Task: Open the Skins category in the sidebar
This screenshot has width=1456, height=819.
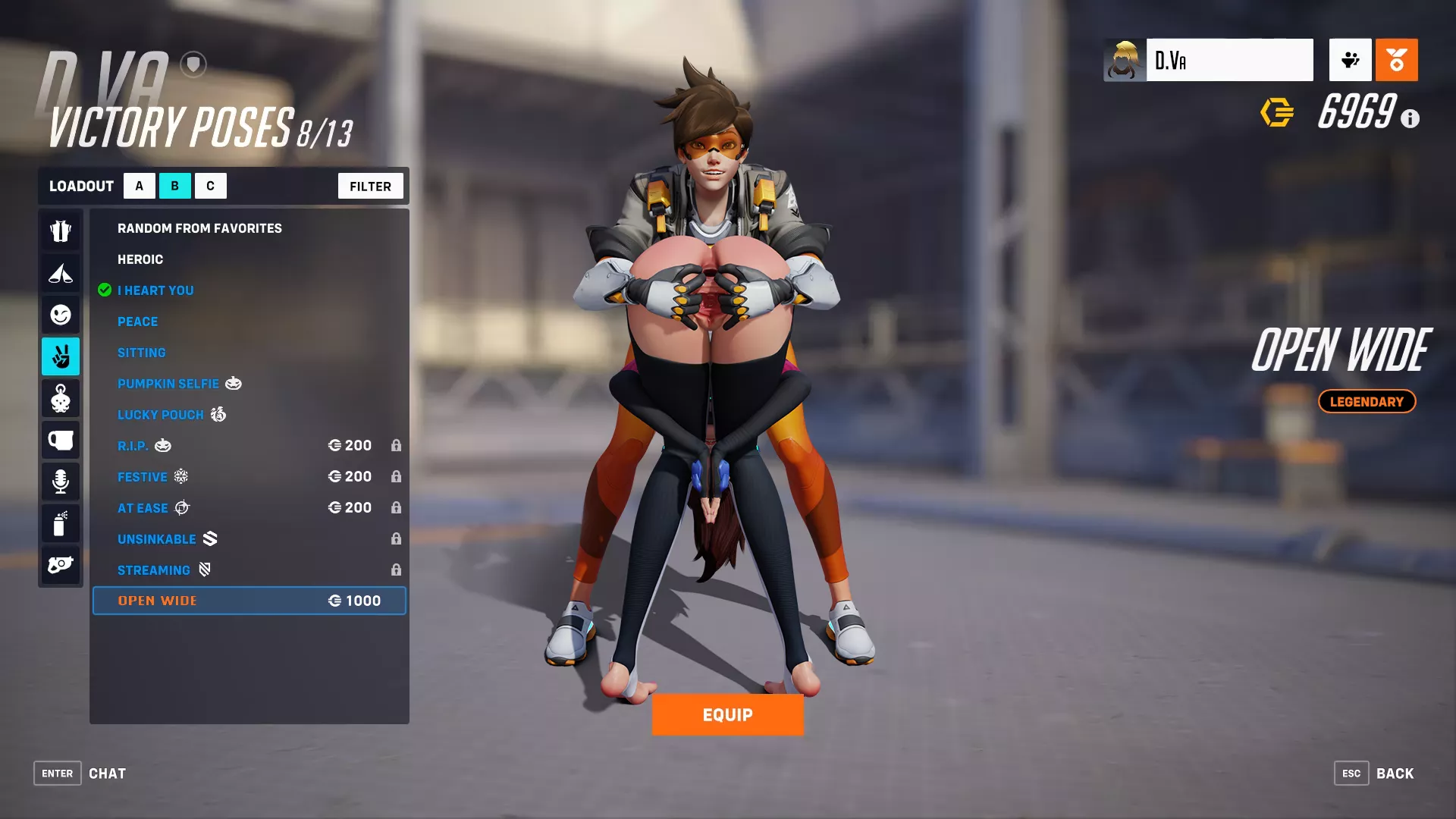Action: point(61,231)
